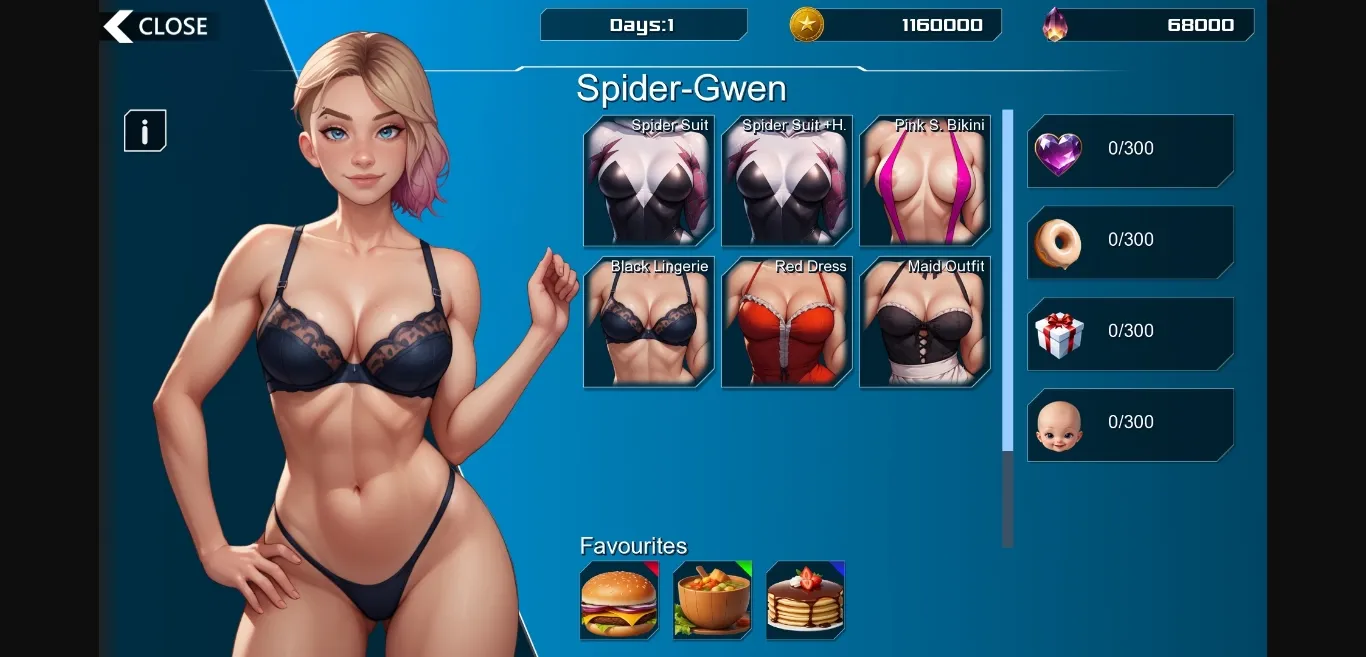The height and width of the screenshot is (657, 1366).
Task: Open the gift box stat panel
Action: click(x=1130, y=334)
